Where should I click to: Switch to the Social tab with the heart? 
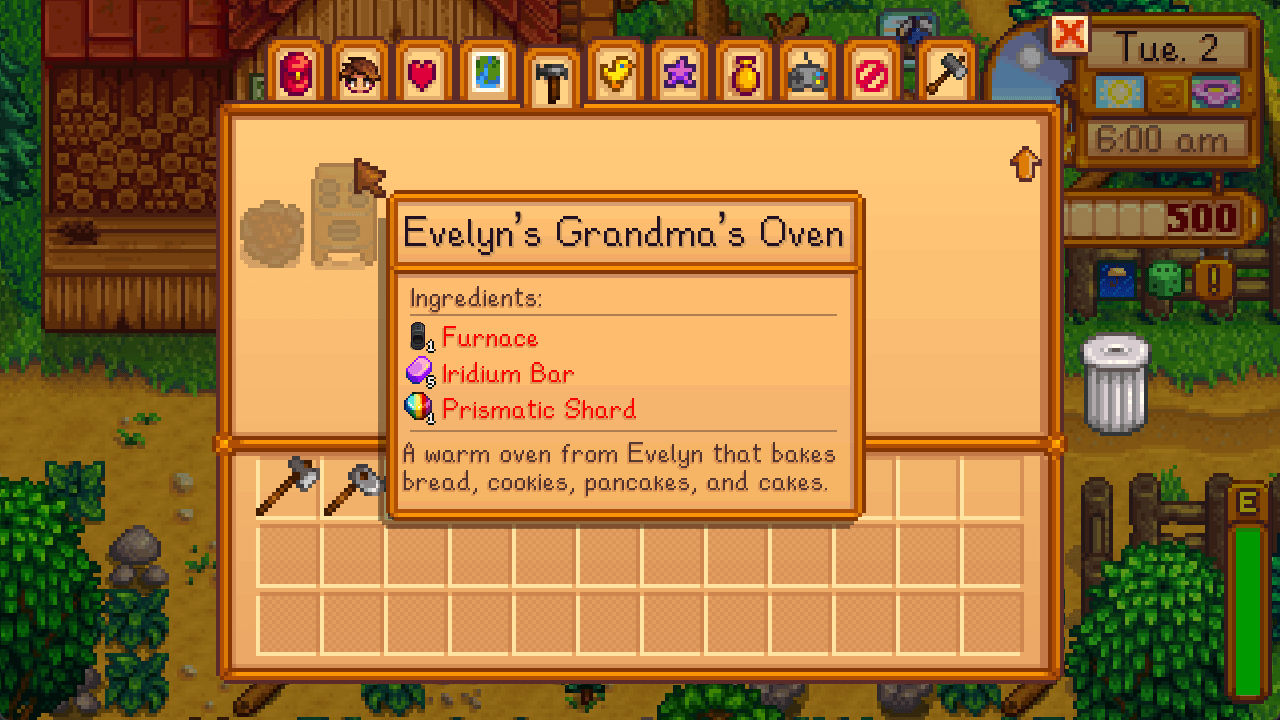click(422, 73)
